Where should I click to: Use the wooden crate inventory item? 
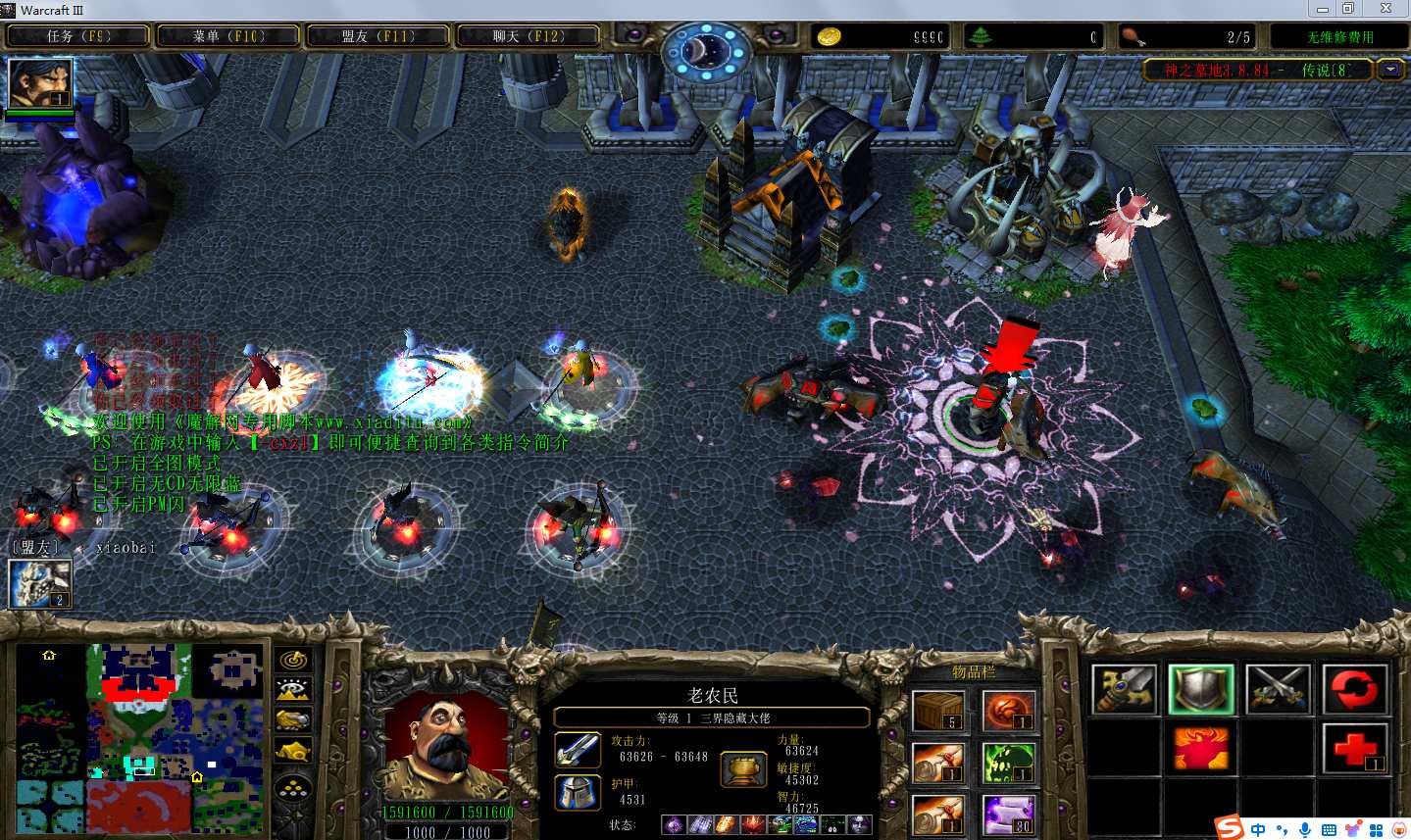(938, 711)
